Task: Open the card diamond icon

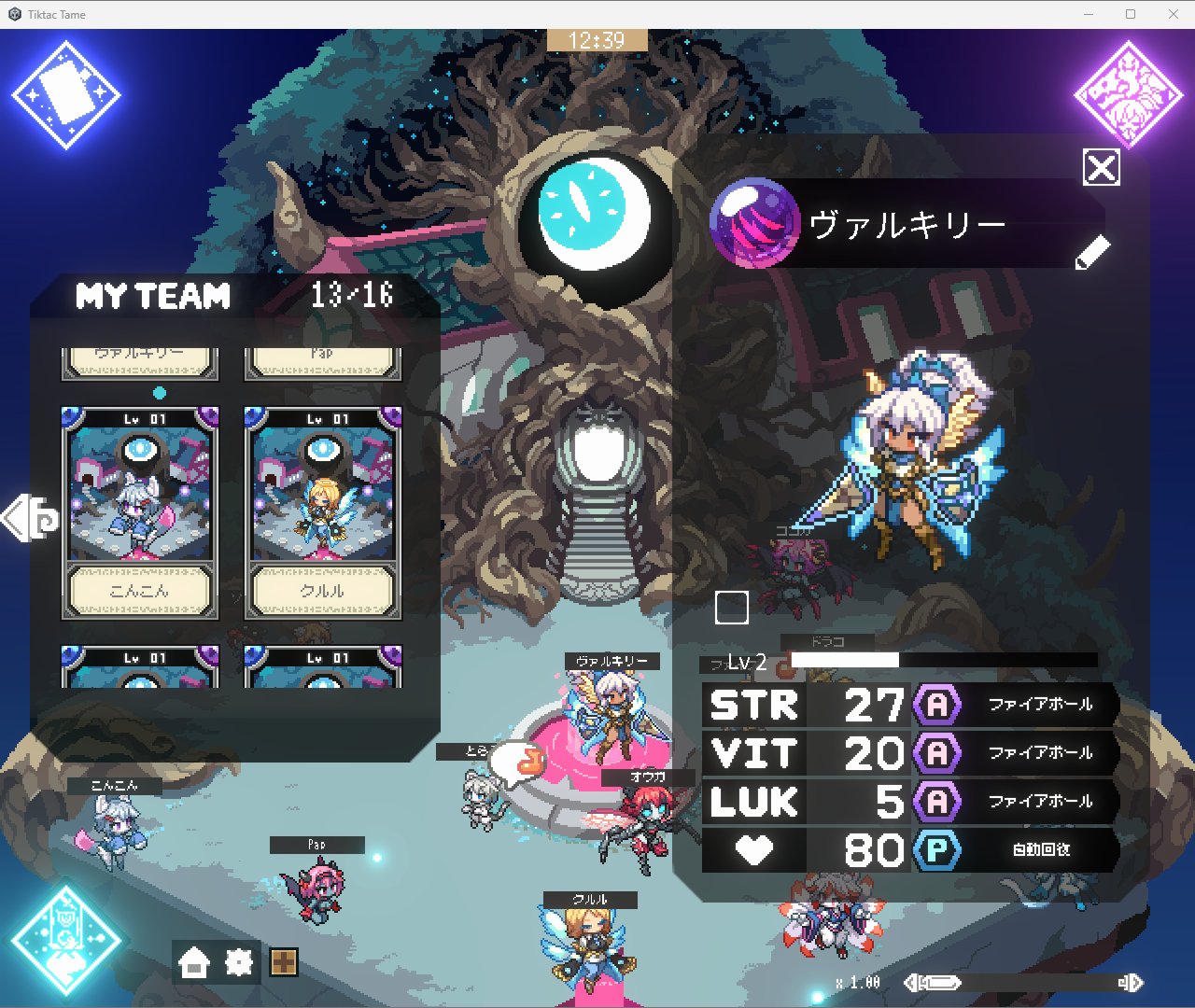Action: [66, 95]
